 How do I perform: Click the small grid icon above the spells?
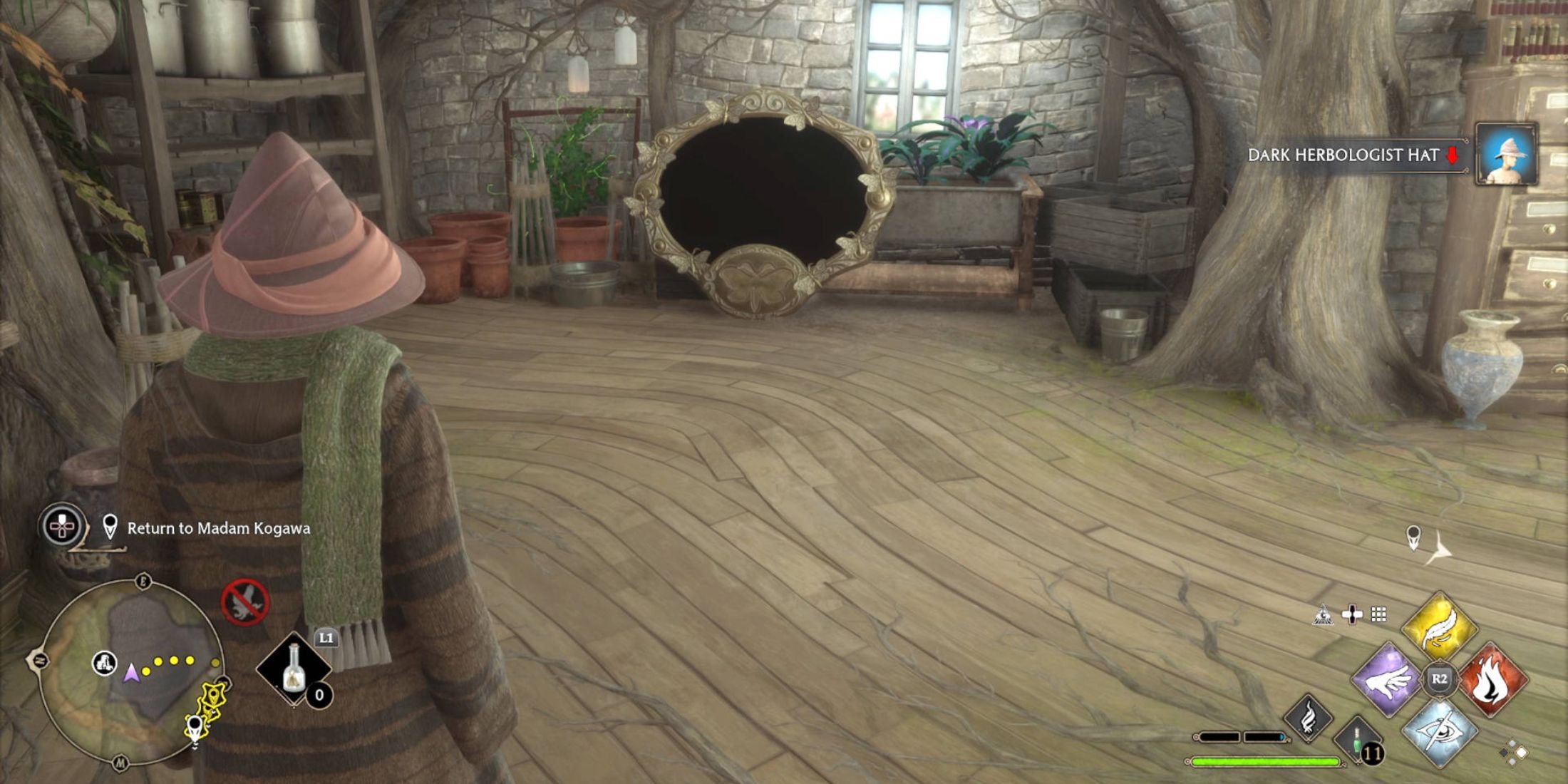[x=1379, y=614]
